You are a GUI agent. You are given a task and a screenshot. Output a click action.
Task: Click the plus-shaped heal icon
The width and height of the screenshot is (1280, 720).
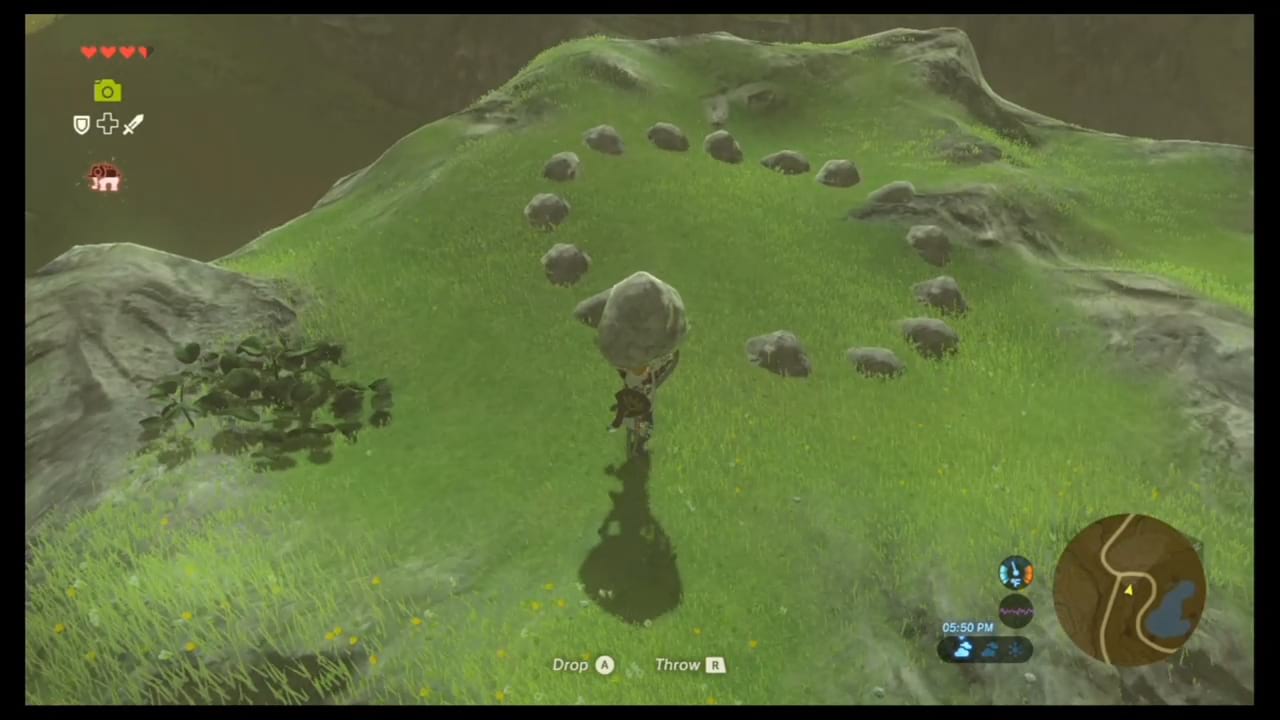point(107,124)
